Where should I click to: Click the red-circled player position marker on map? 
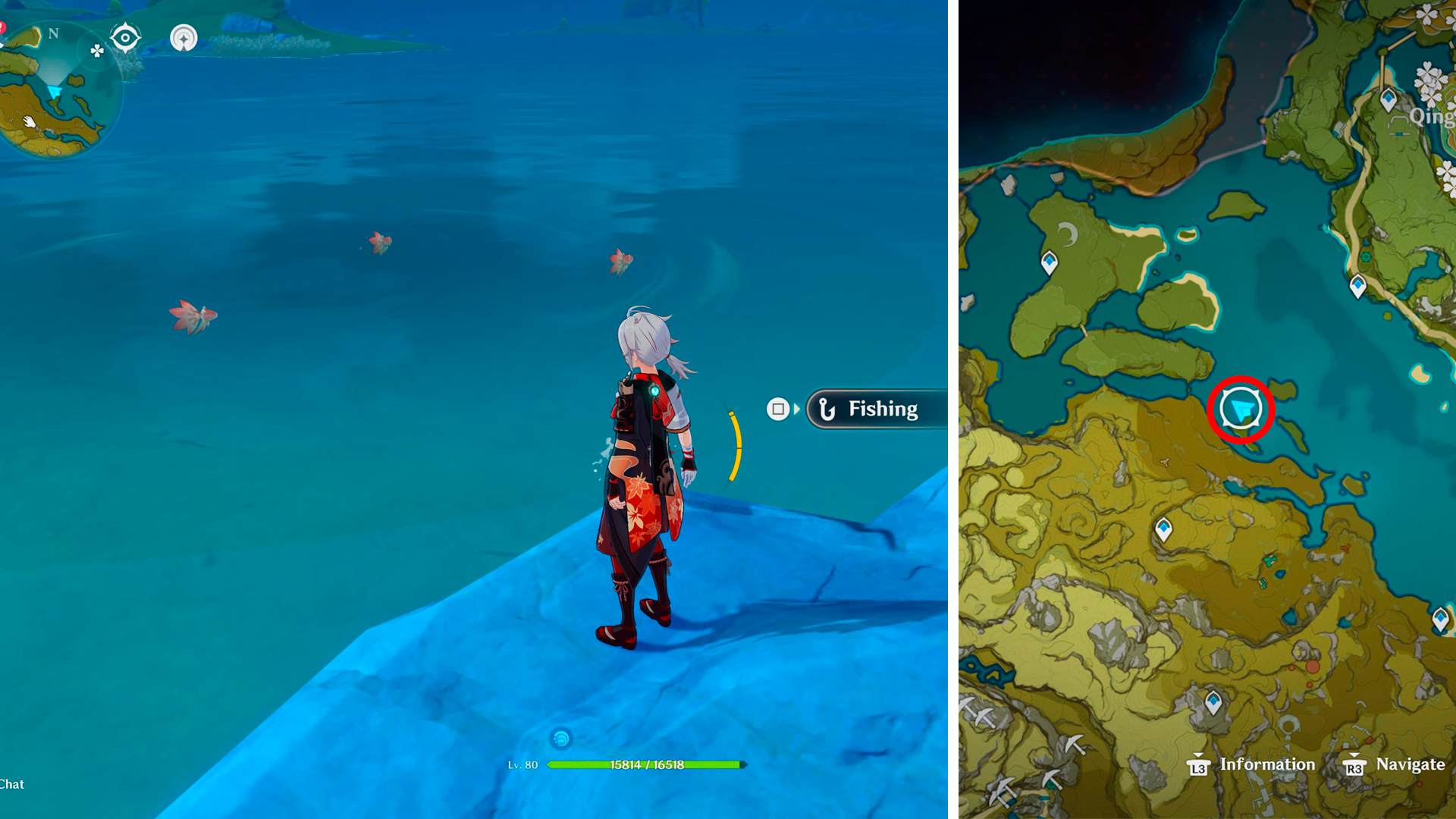point(1241,407)
